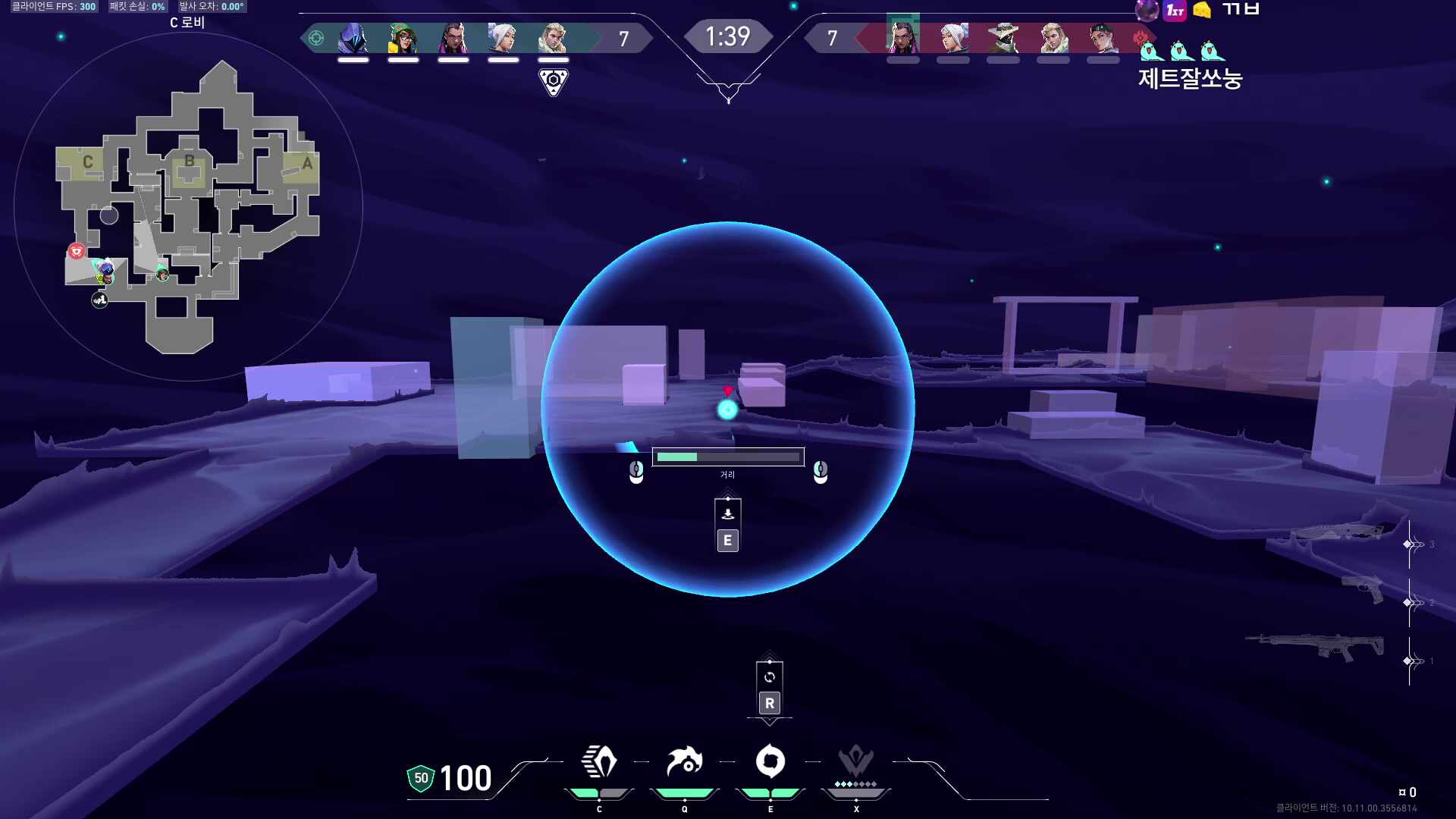Click the spike carrier icon below the team bar
The height and width of the screenshot is (819, 1456).
point(554,81)
